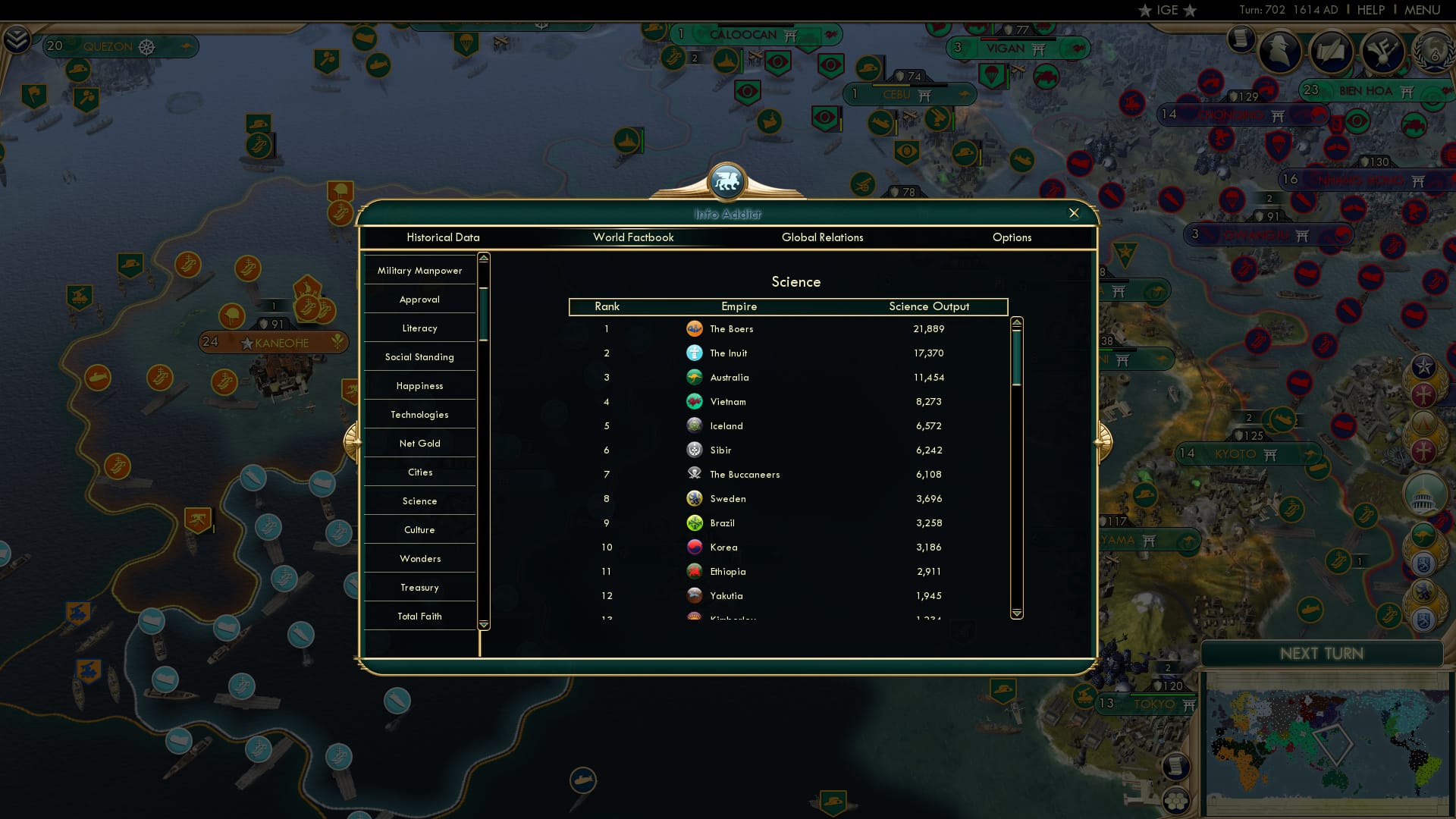Viewport: 1456px width, 819px height.
Task: Click the compass icon on the Quezon city banner
Action: tap(146, 45)
